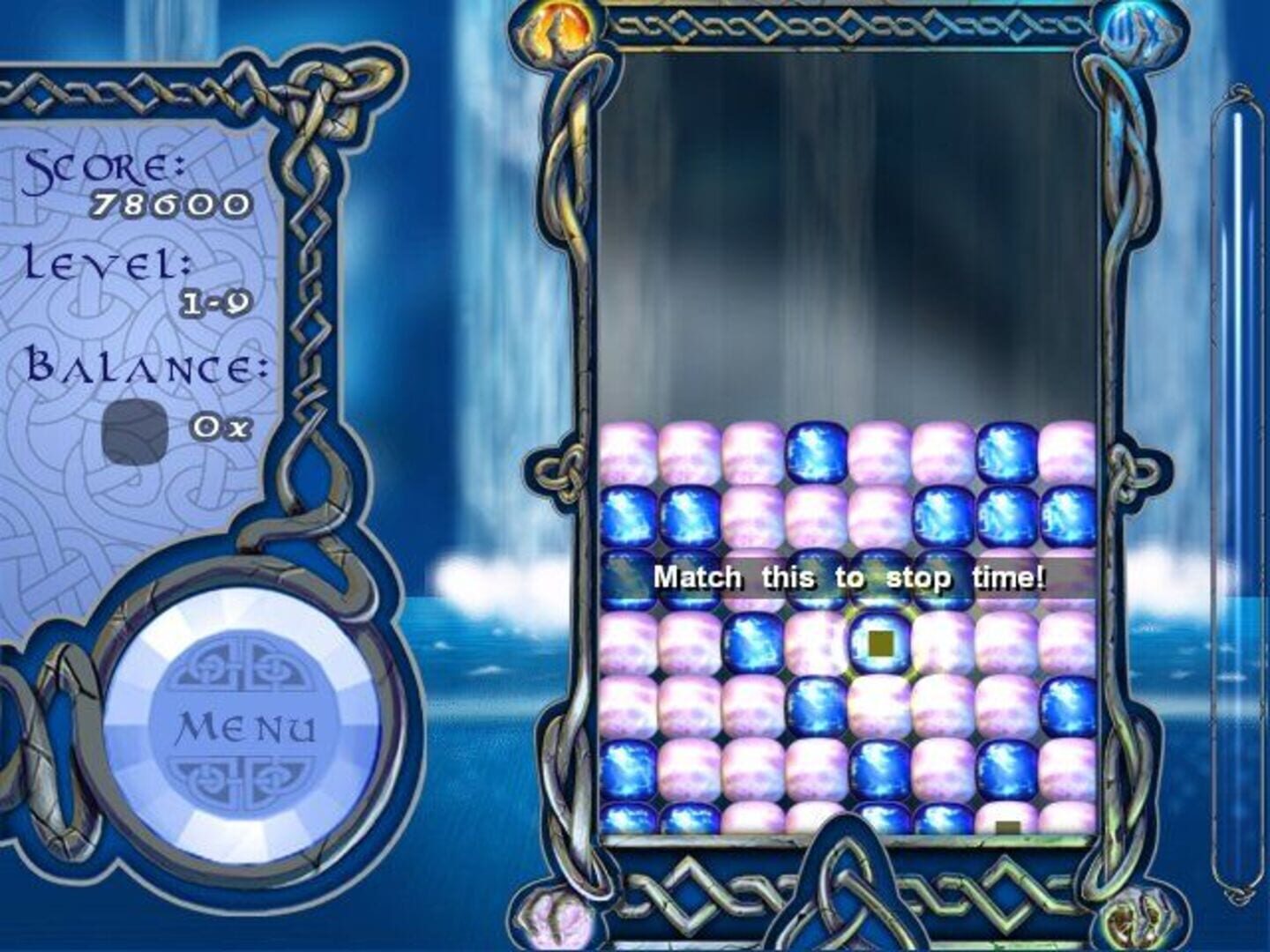Click the icy blue orb at top-right of board

(1140, 30)
